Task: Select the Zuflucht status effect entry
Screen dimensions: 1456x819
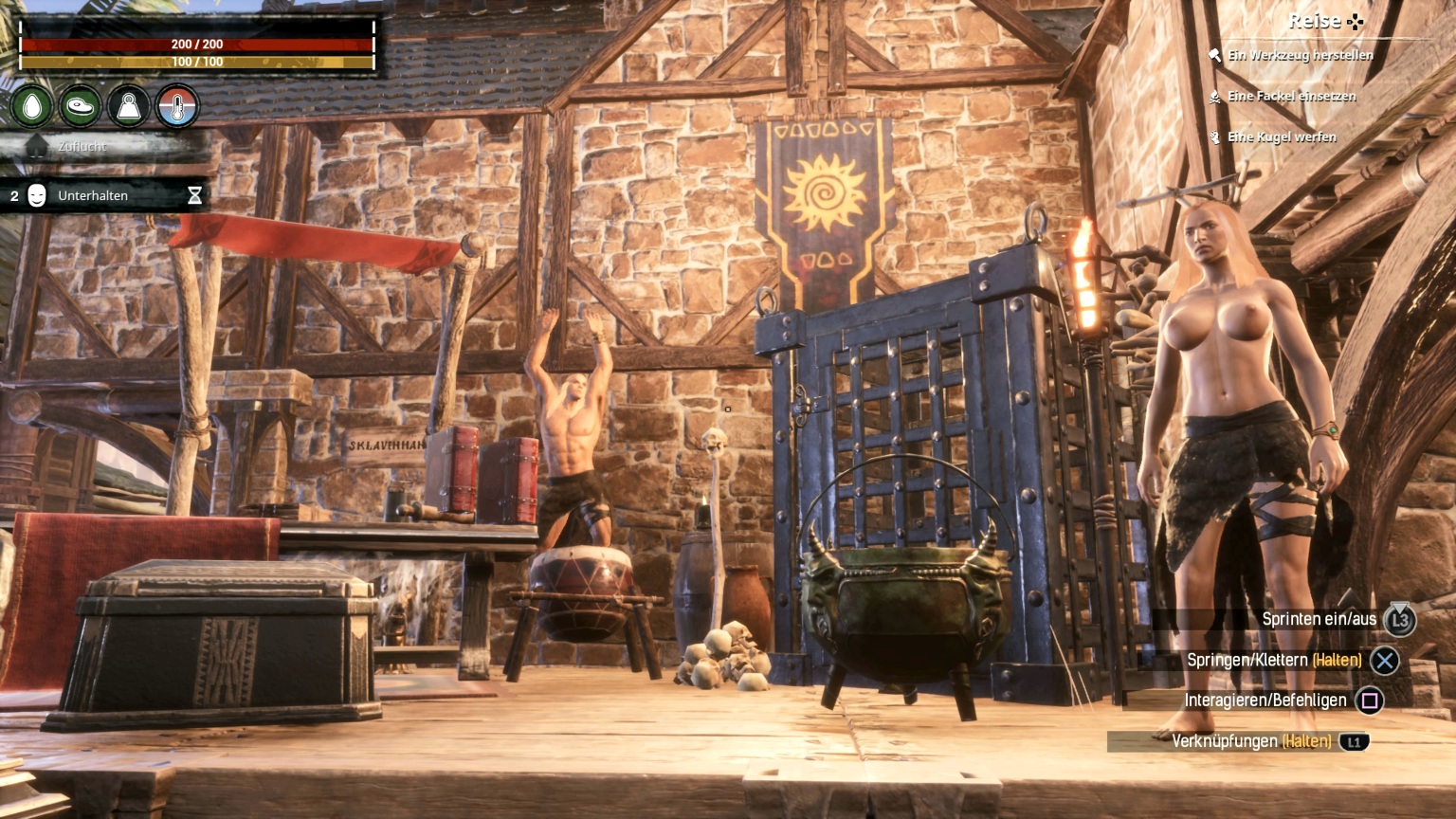Action: click(82, 146)
